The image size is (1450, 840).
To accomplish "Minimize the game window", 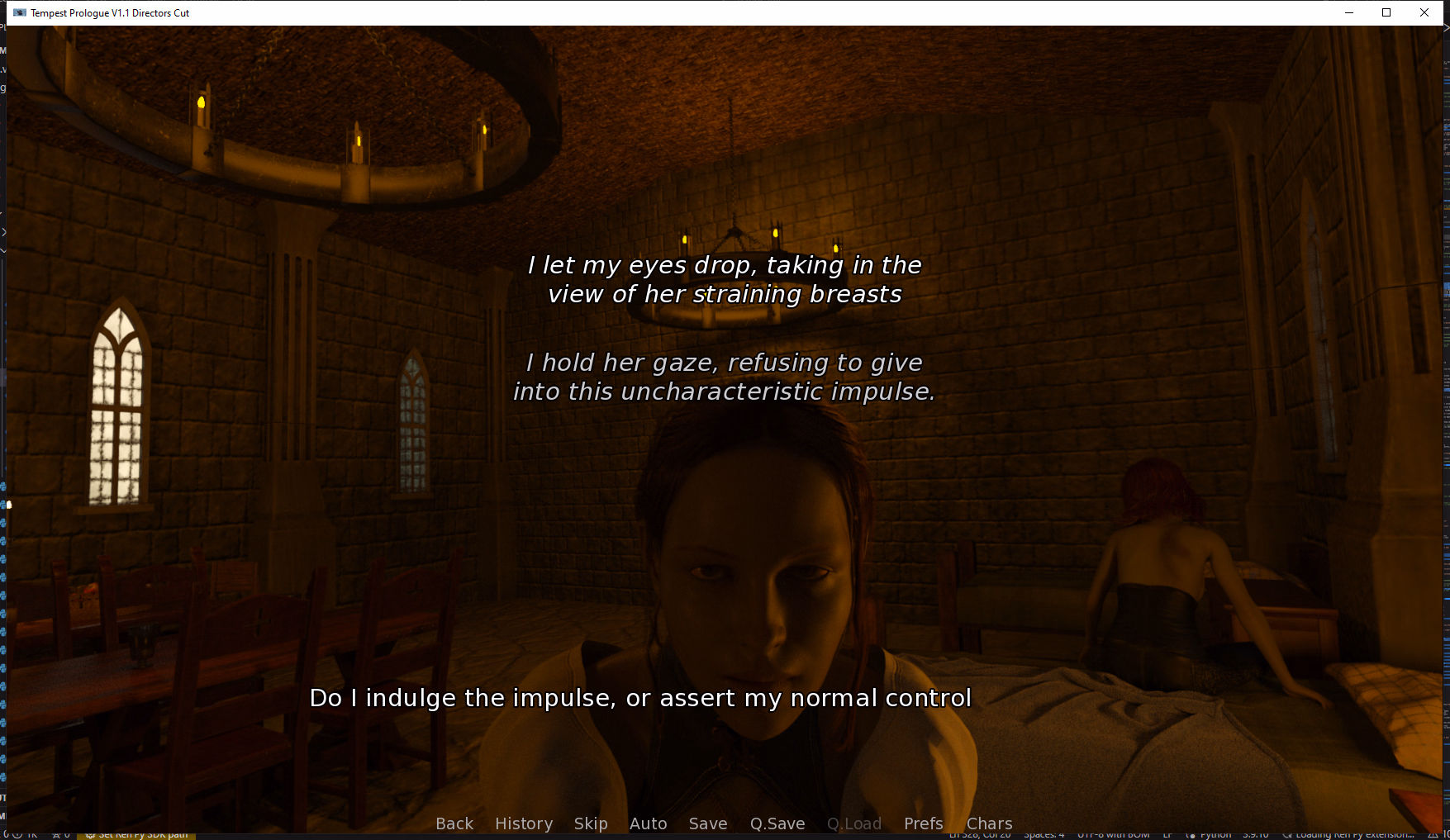I will [x=1348, y=12].
